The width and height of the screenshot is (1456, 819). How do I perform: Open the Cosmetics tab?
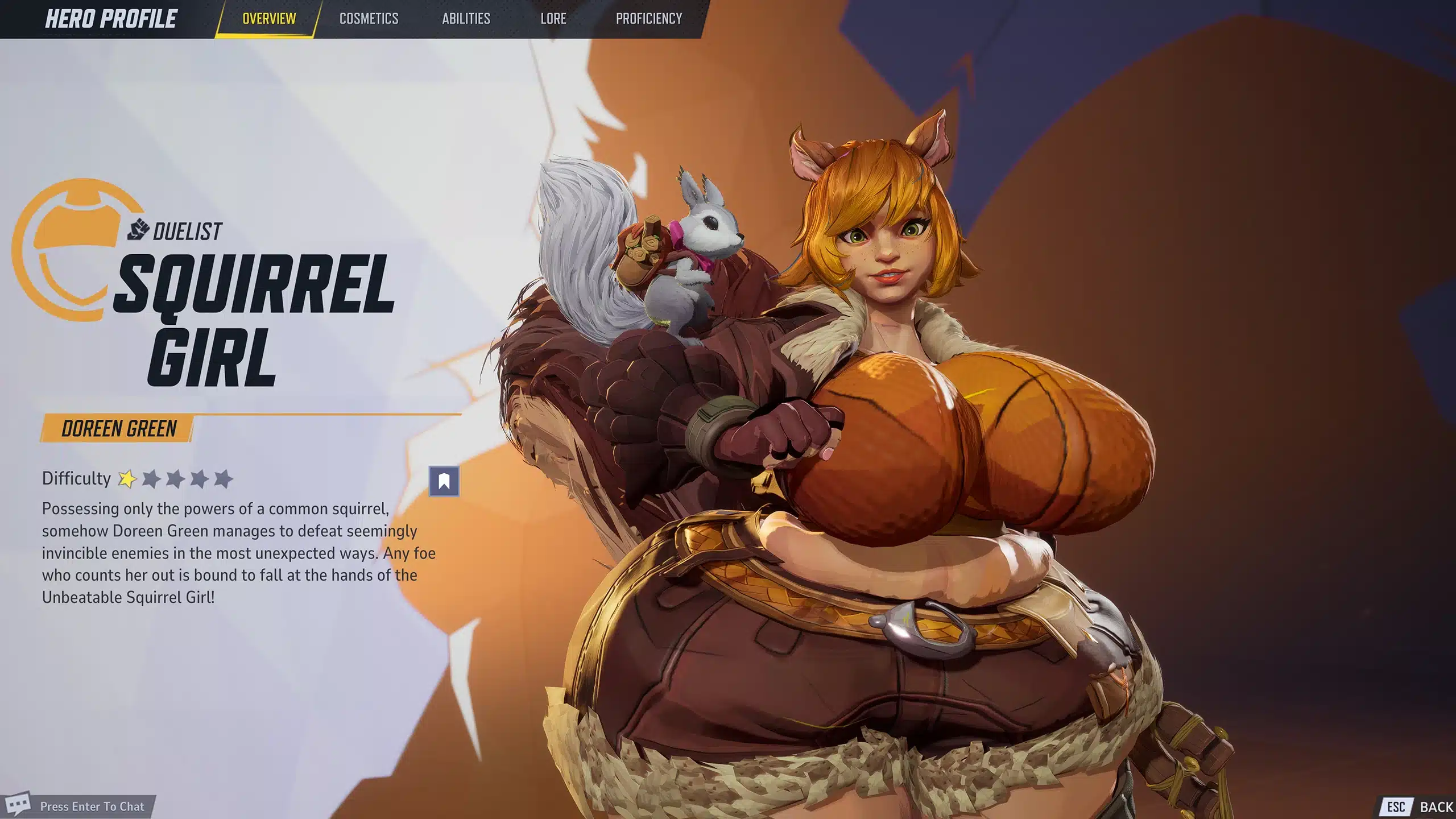point(369,19)
